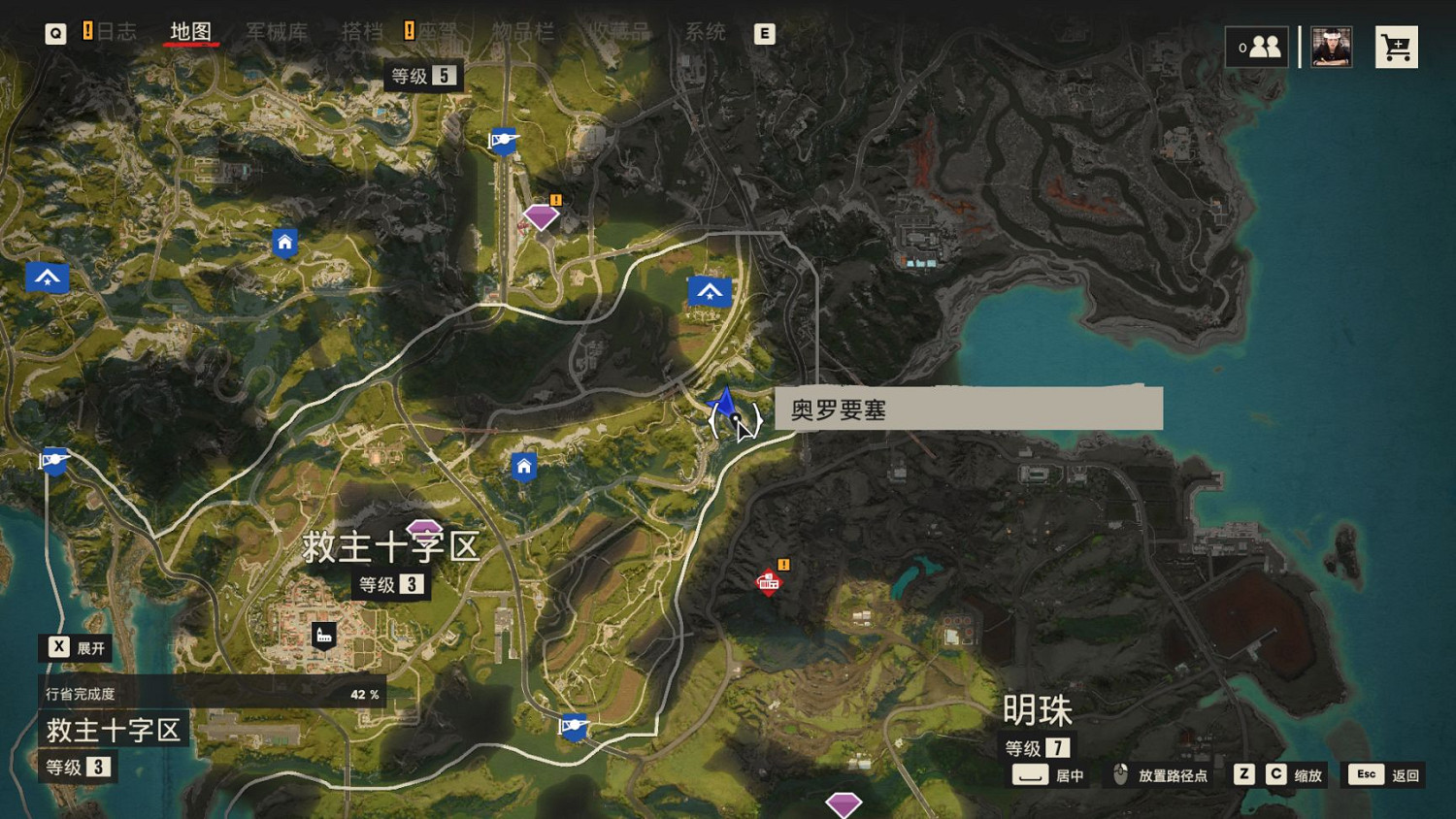Select the home hideout icon near map center

pyautogui.click(x=522, y=467)
